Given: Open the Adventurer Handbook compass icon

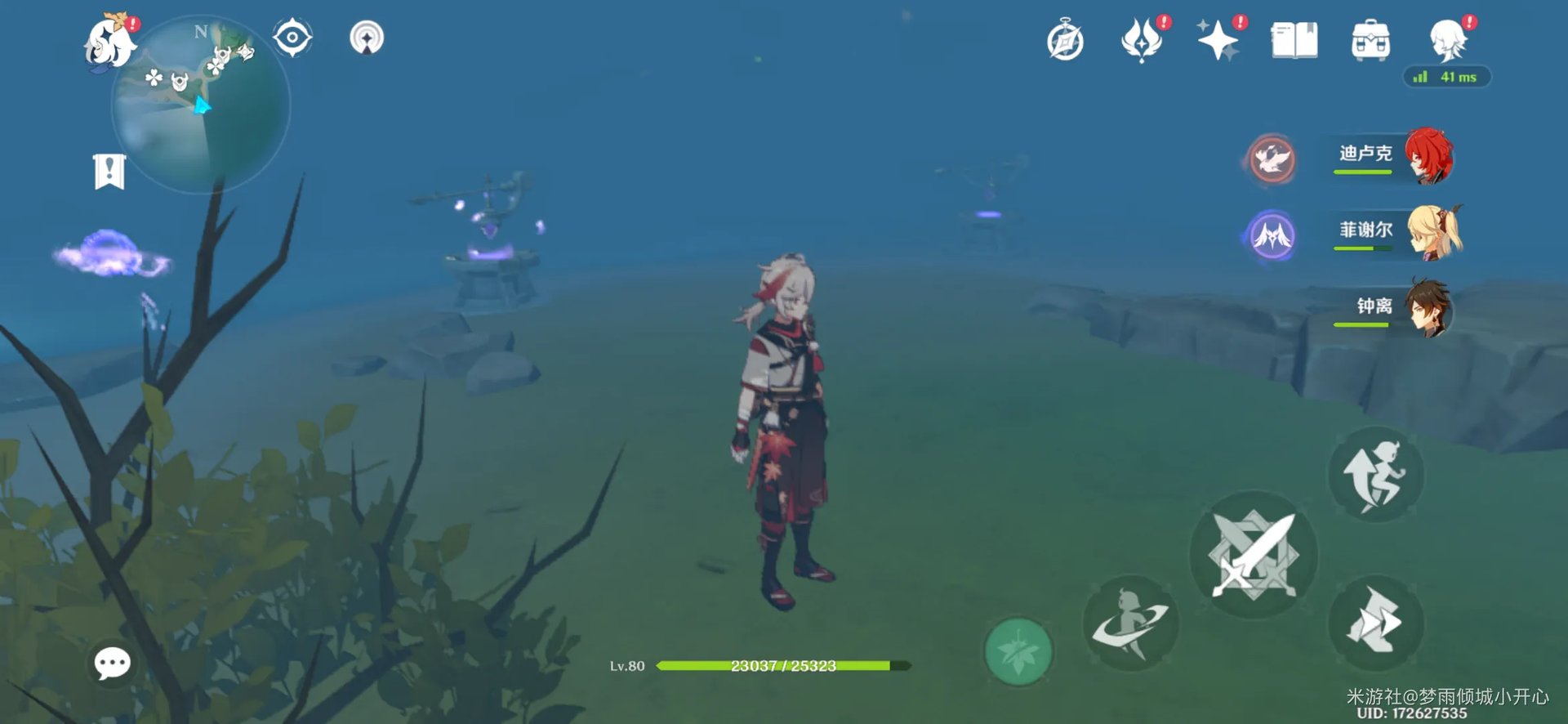Looking at the screenshot, I should point(1065,41).
